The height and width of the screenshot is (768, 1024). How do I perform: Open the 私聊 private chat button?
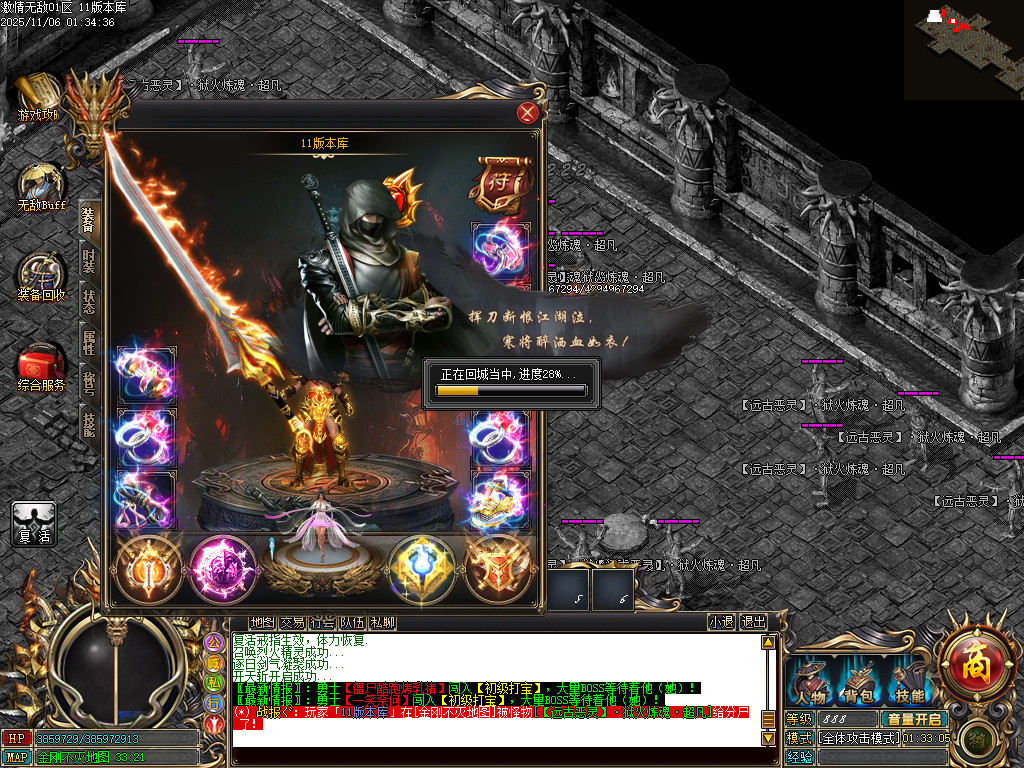pyautogui.click(x=382, y=622)
